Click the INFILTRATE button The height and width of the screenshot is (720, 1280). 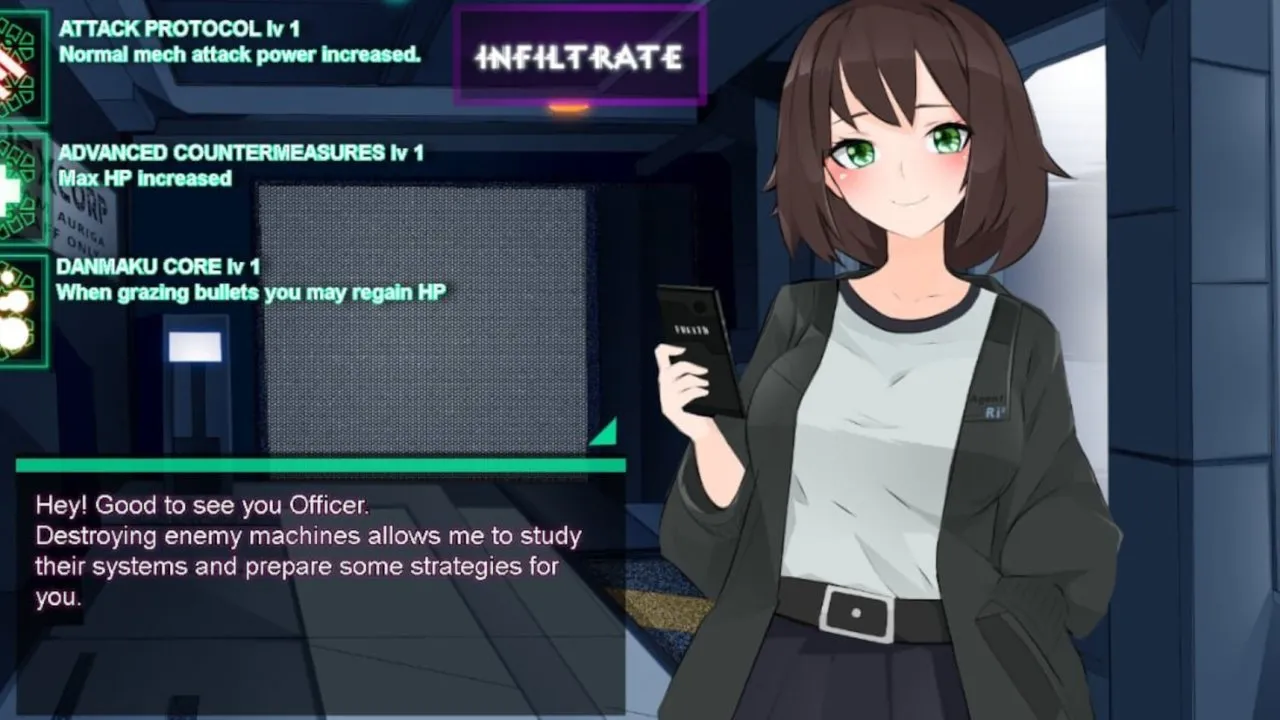coord(580,57)
